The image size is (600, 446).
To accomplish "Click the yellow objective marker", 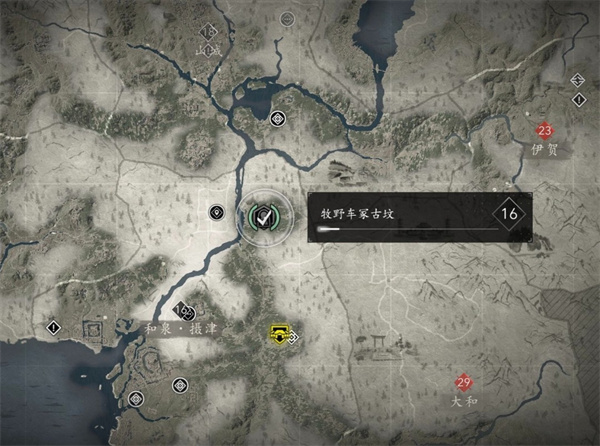I will [x=278, y=335].
